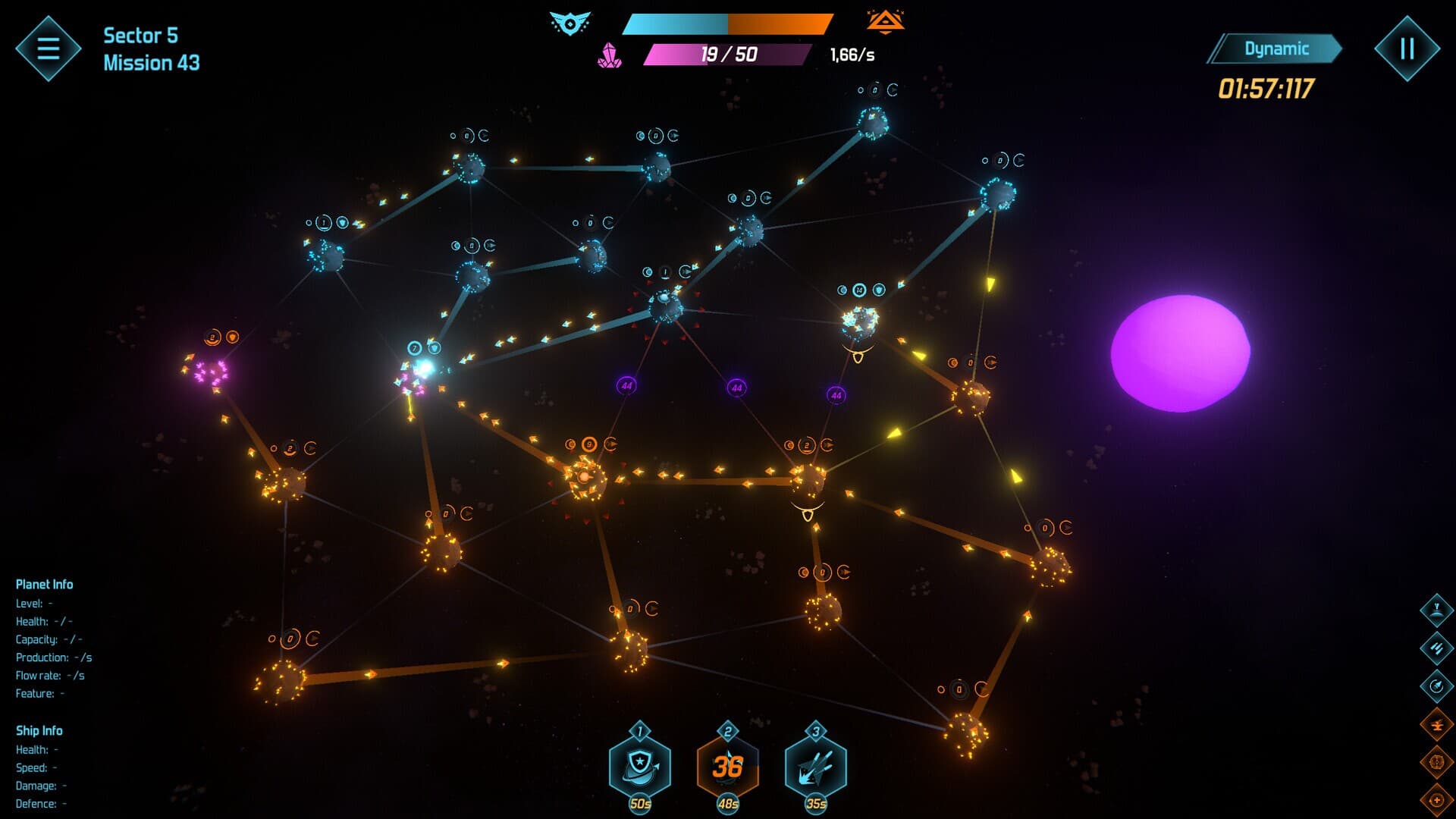This screenshot has height=819, width=1456.
Task: Click the orange plus repair diamond icon
Action: [x=1436, y=799]
